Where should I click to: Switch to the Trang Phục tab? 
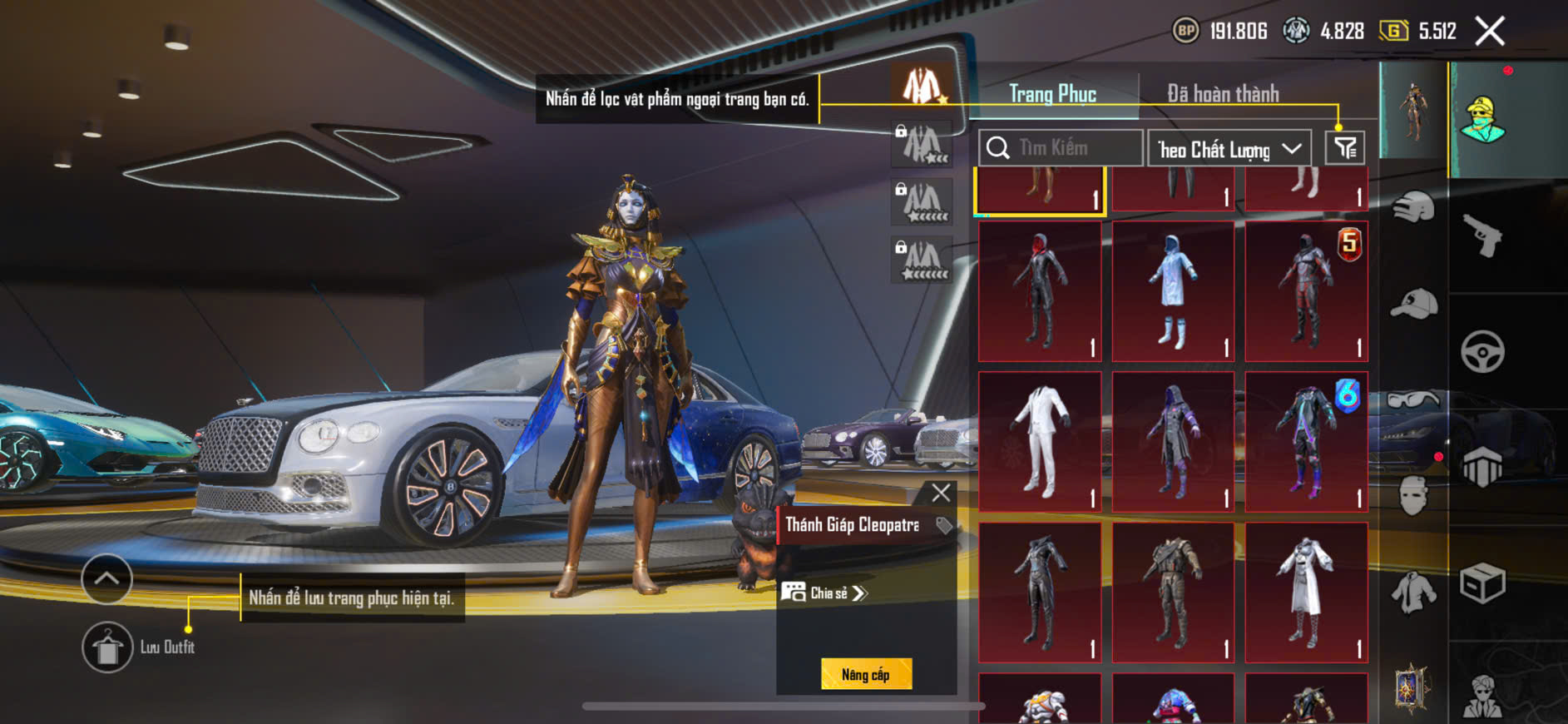coord(1052,94)
